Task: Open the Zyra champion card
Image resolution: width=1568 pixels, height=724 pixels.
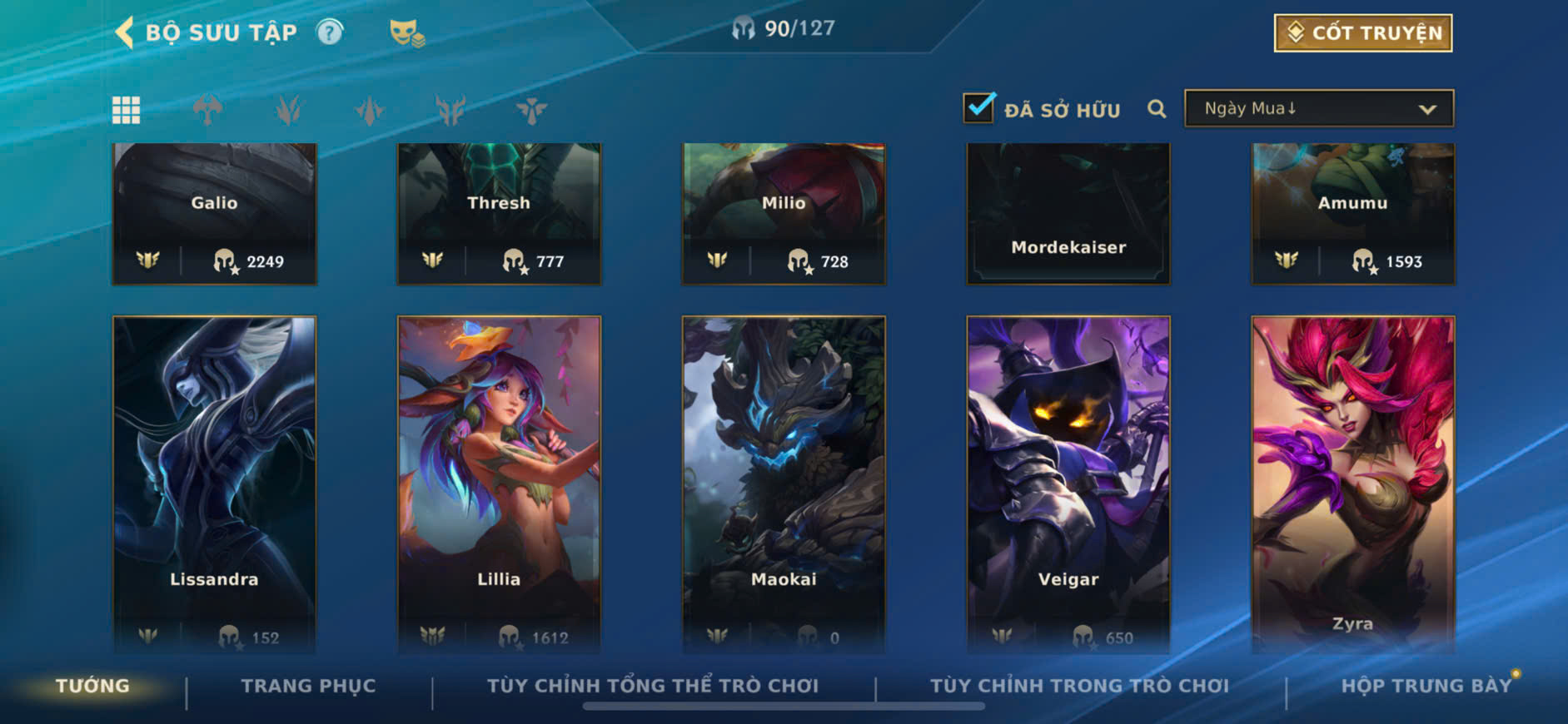Action: point(1353,483)
